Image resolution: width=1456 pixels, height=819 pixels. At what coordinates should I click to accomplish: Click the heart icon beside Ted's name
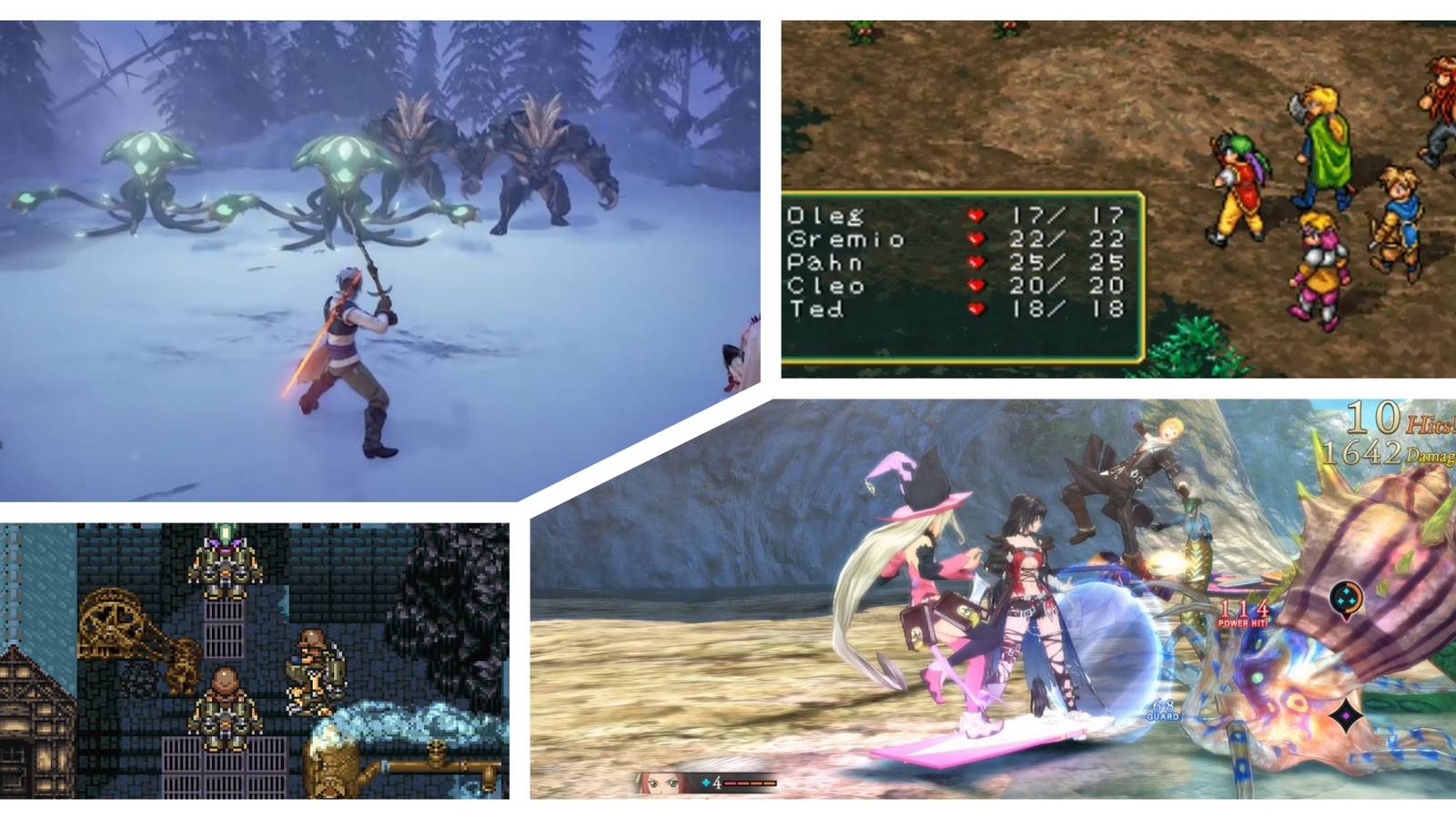click(976, 309)
